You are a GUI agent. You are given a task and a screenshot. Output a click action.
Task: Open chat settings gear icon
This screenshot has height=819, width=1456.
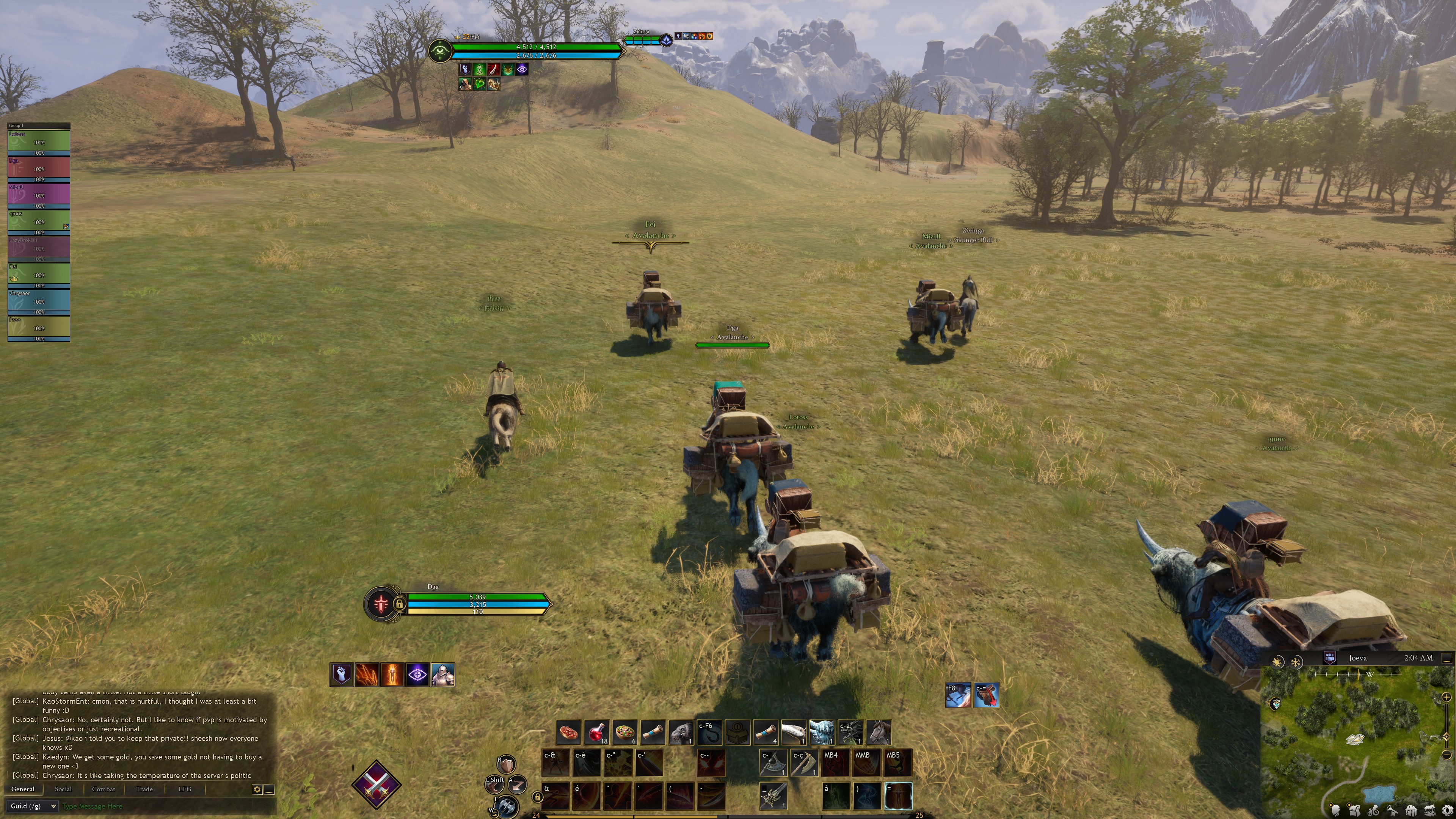257,789
